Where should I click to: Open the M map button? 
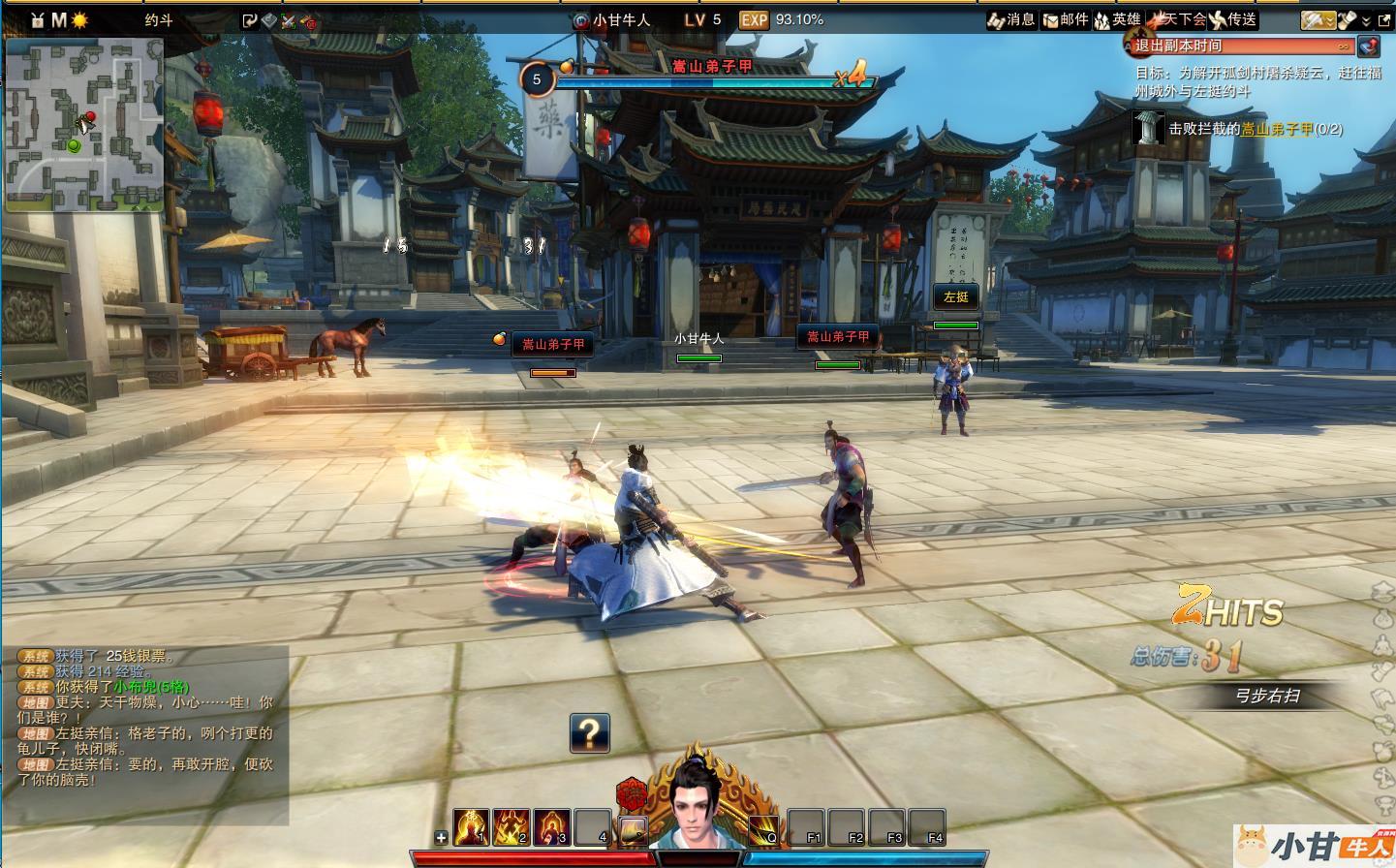tap(59, 19)
